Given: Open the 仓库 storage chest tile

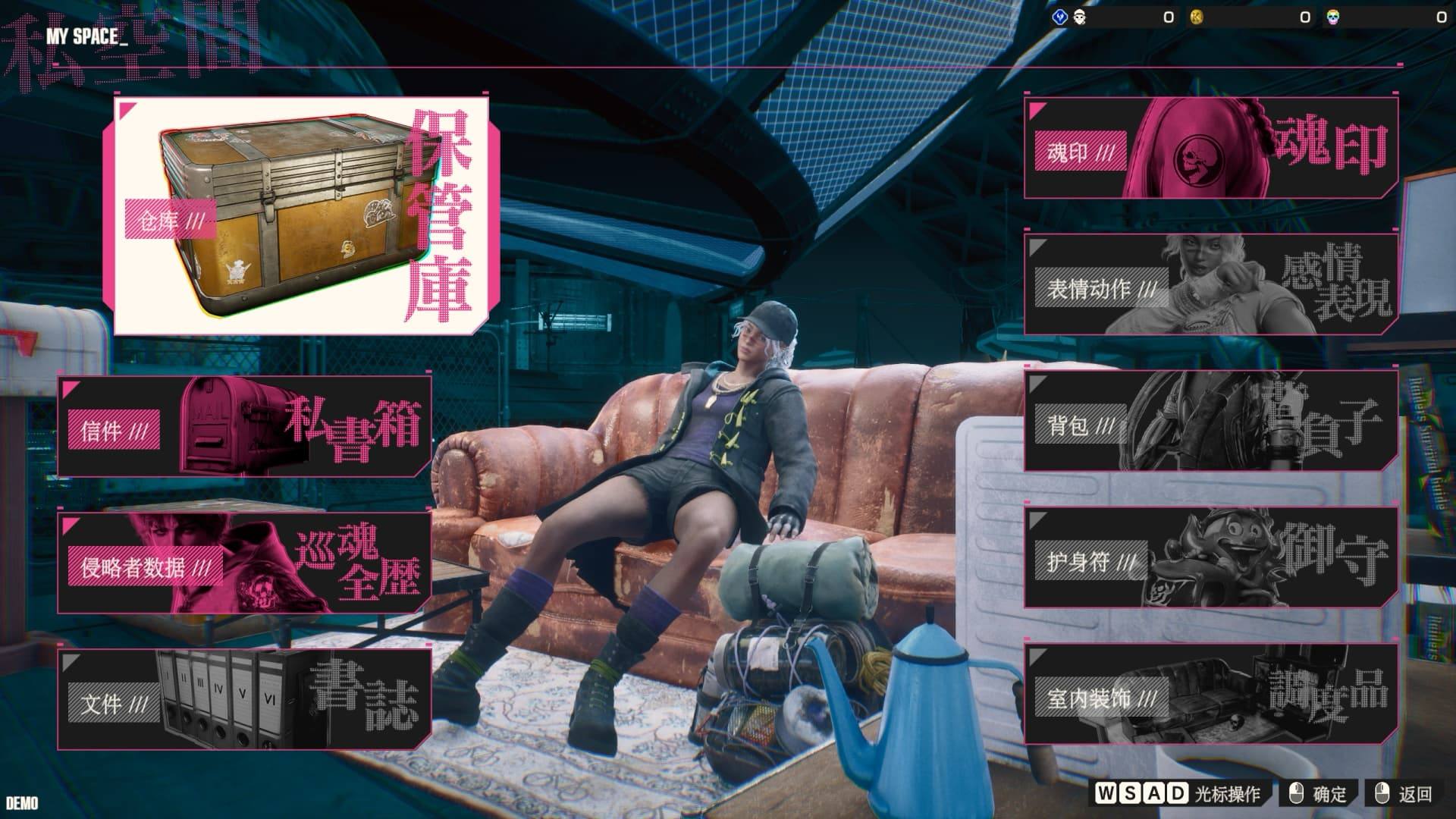Looking at the screenshot, I should click(301, 216).
